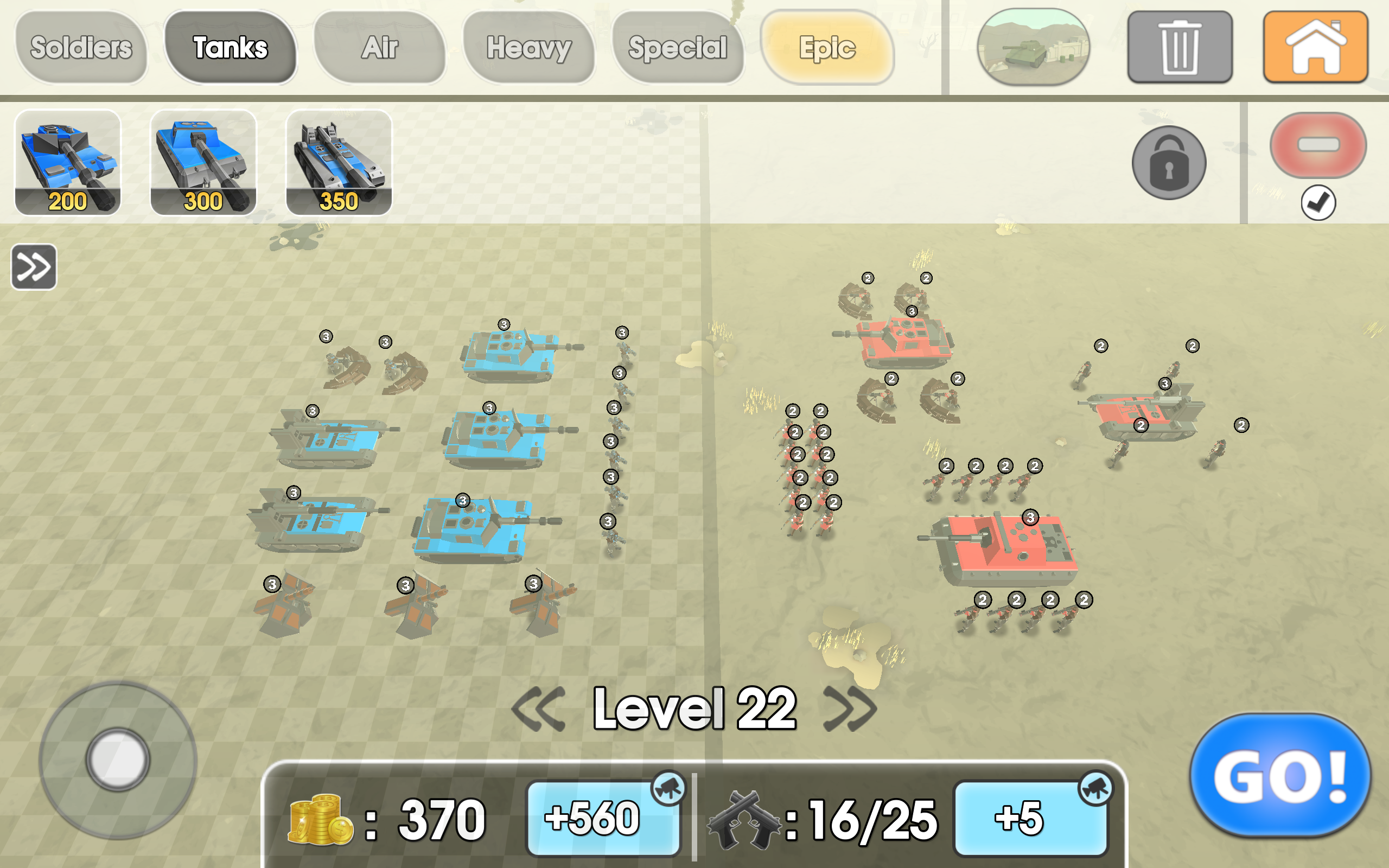Click the virtual joystick control
Viewport: 1389px width, 868px height.
click(118, 759)
